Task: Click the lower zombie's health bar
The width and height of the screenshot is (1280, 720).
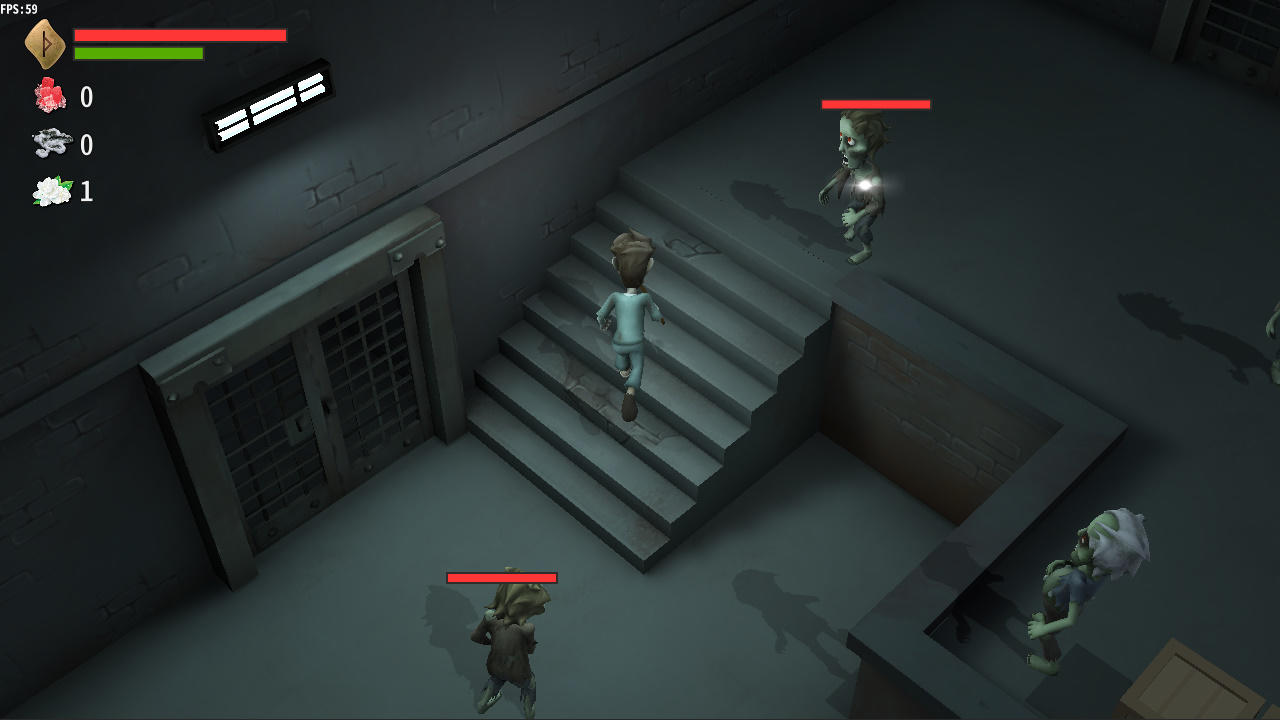Action: click(x=503, y=577)
